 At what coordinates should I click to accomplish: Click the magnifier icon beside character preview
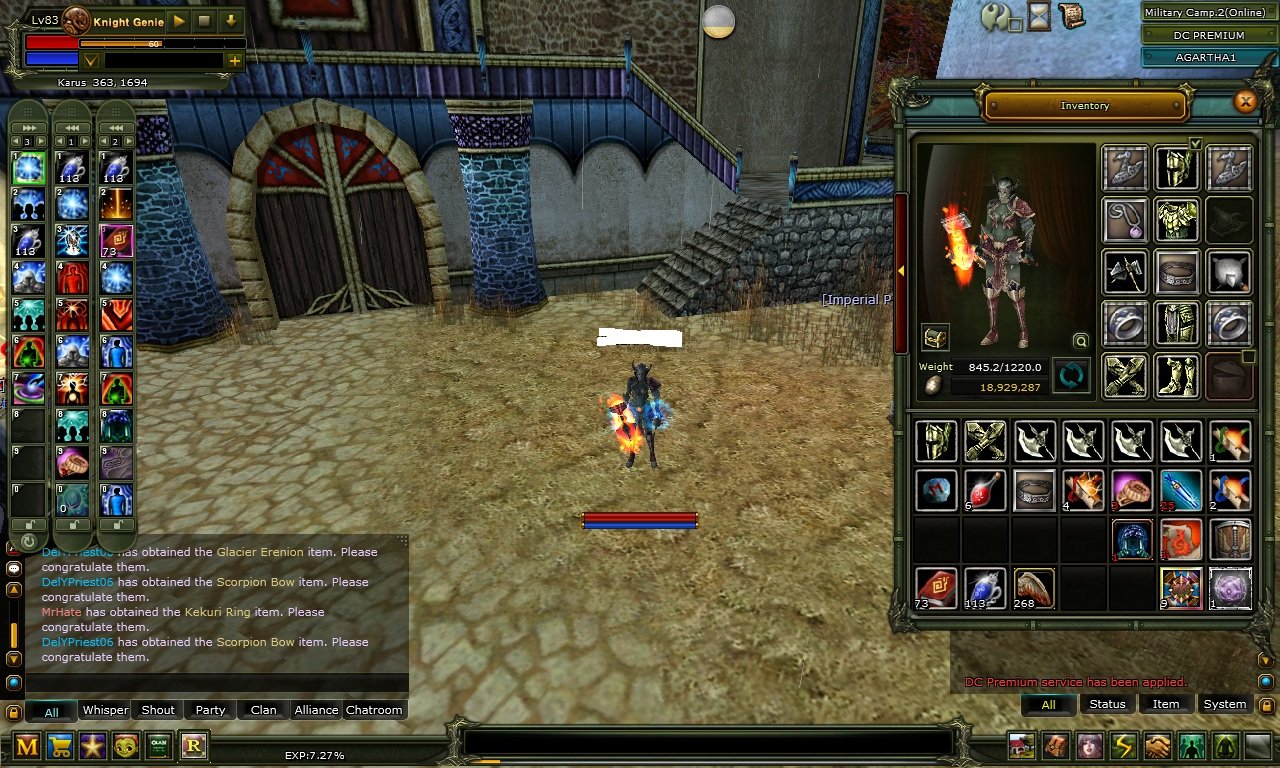(1079, 341)
